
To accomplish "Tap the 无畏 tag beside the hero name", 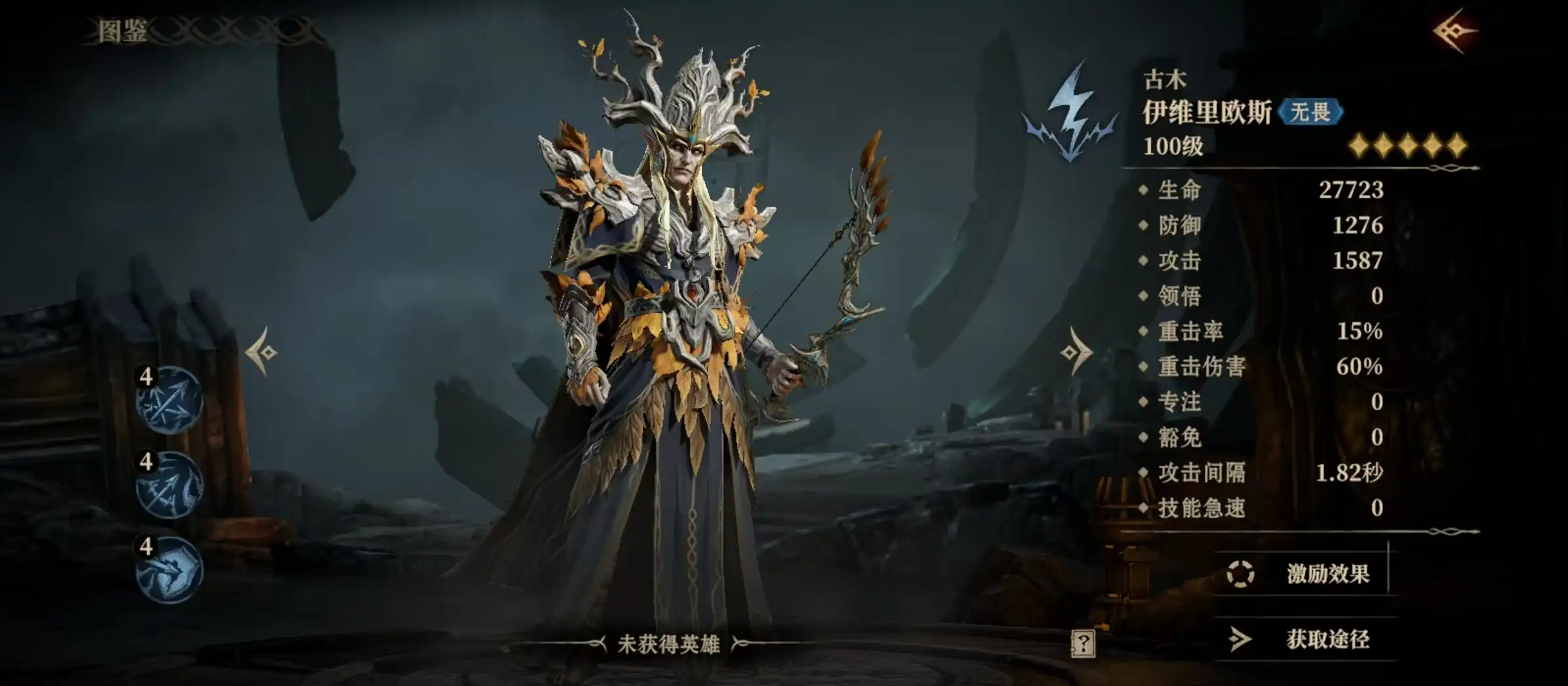I will tap(1310, 112).
